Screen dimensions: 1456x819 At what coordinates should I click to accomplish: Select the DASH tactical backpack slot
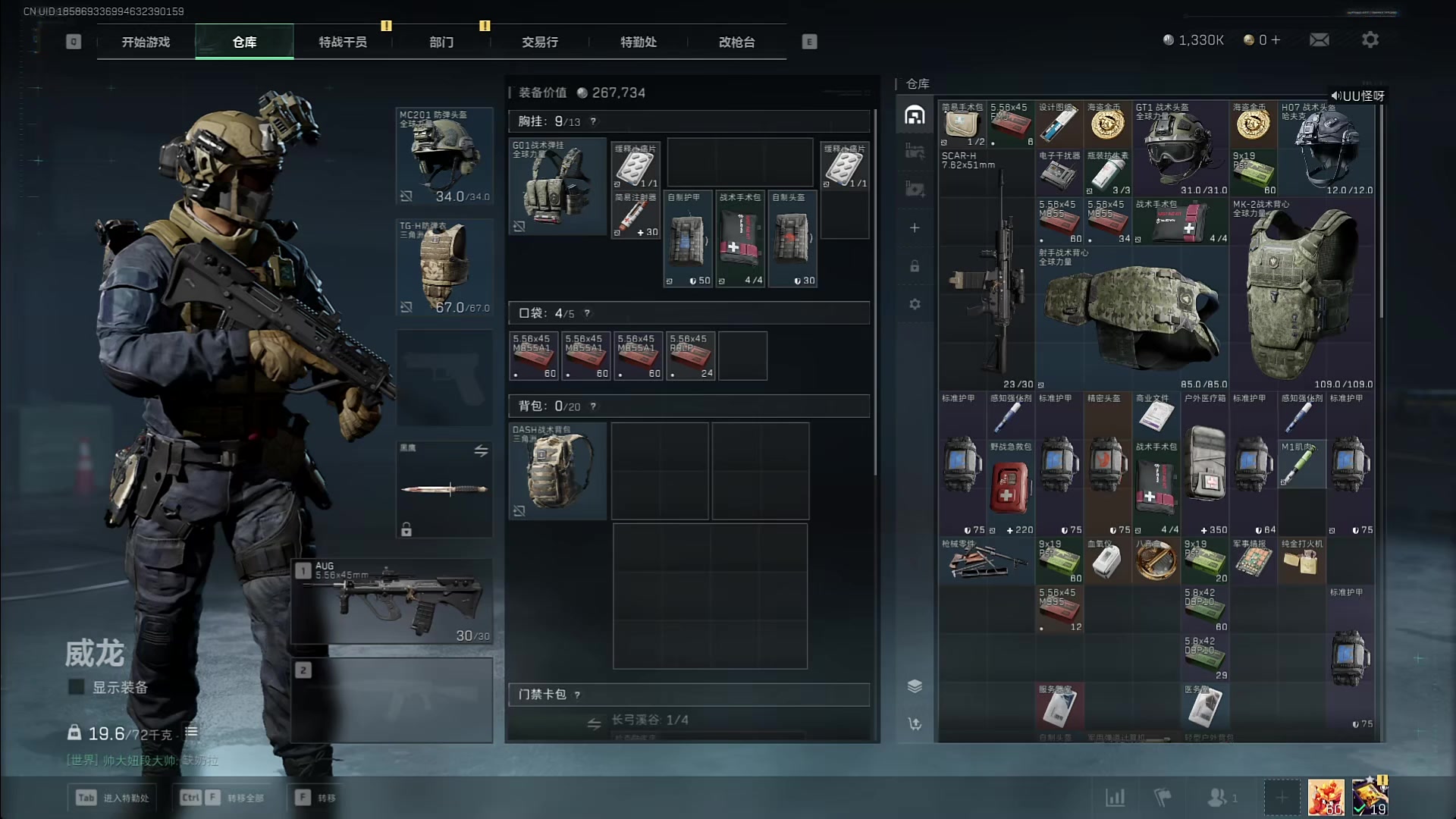(557, 471)
